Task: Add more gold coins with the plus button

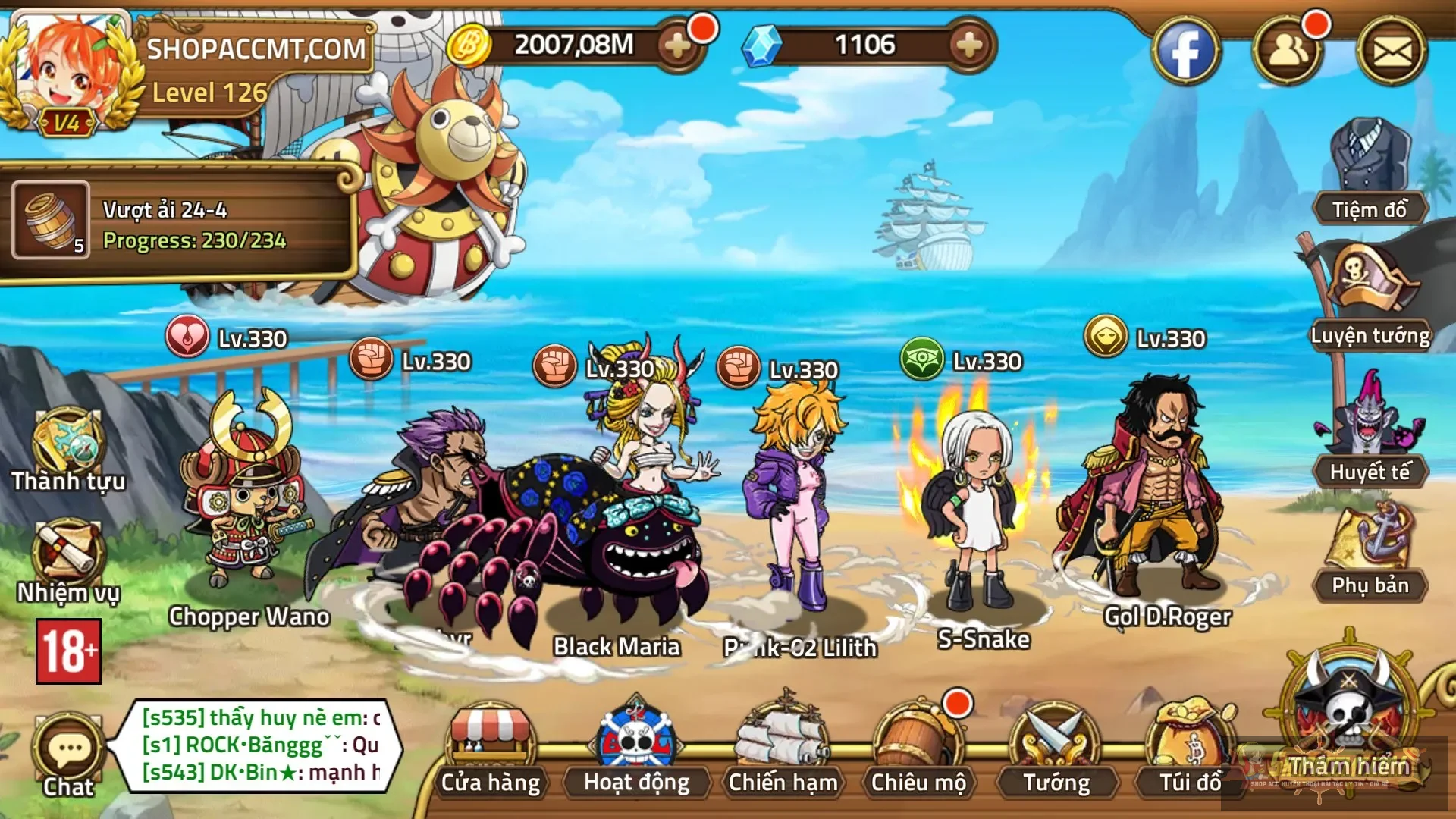Action: click(677, 46)
